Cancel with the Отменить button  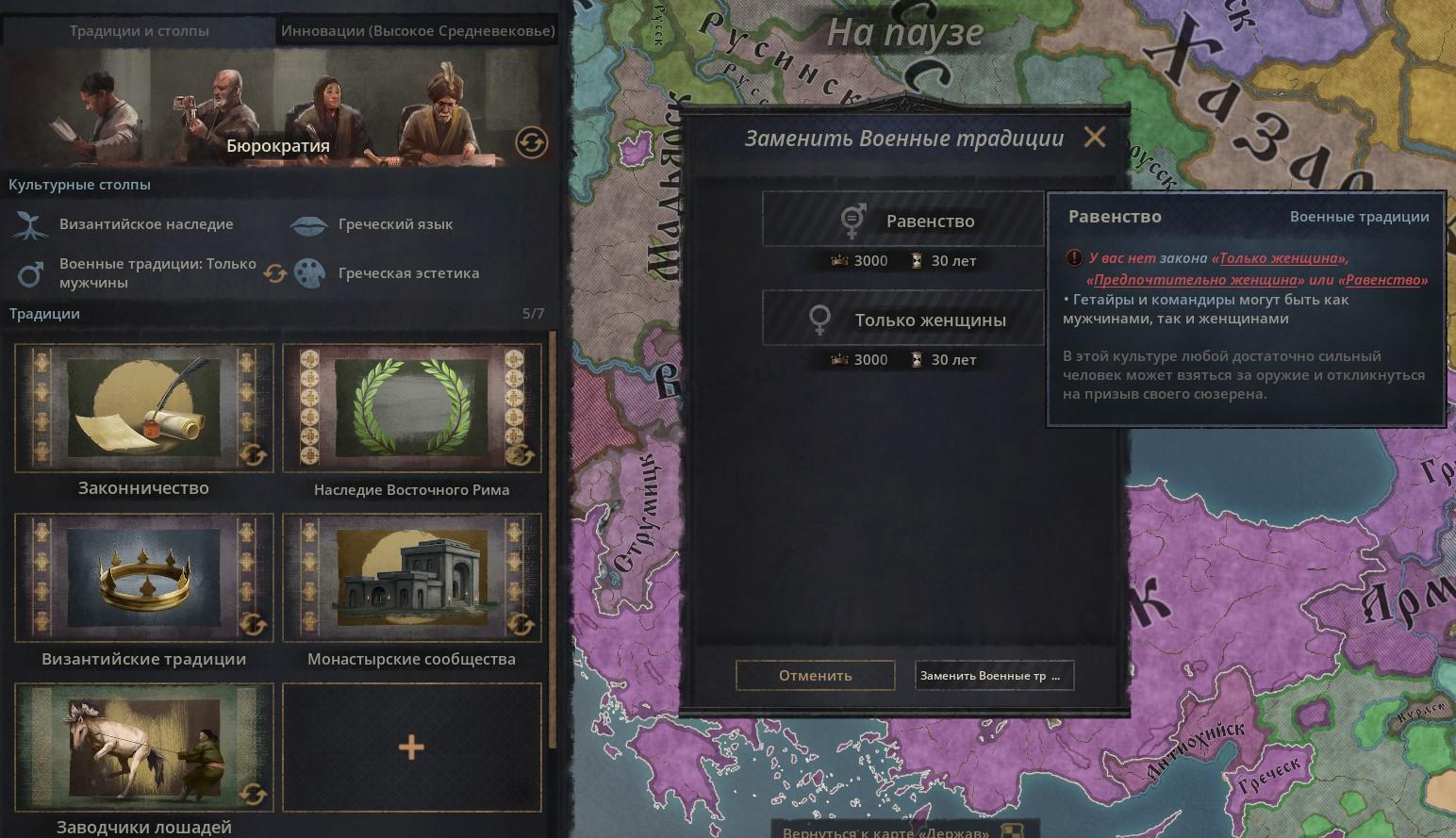pos(815,675)
